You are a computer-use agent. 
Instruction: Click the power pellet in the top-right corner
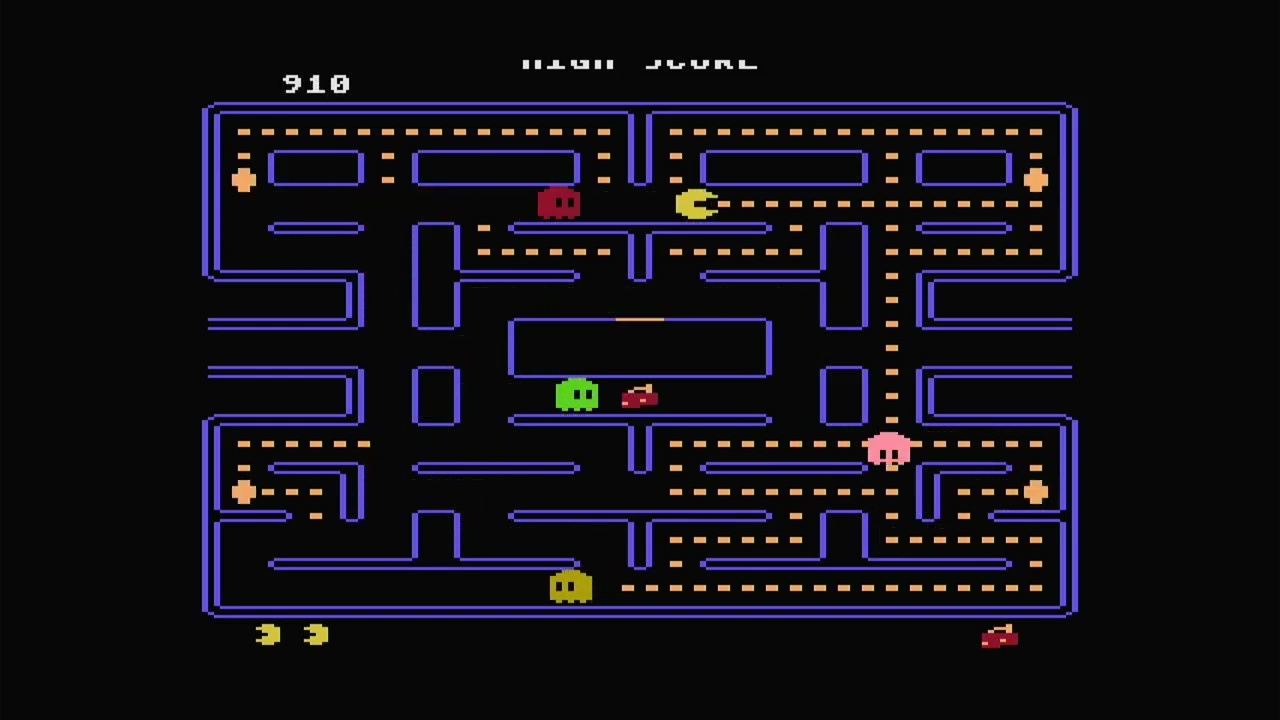pos(1035,180)
